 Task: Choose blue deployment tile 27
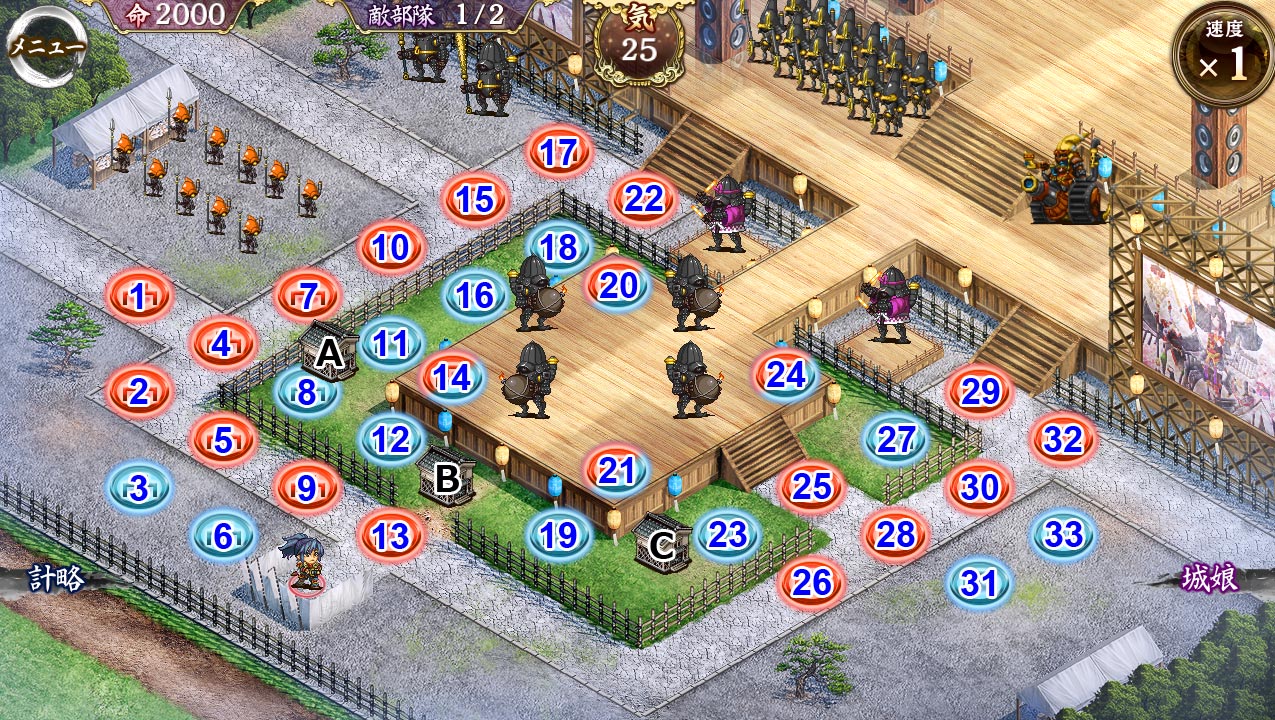897,439
